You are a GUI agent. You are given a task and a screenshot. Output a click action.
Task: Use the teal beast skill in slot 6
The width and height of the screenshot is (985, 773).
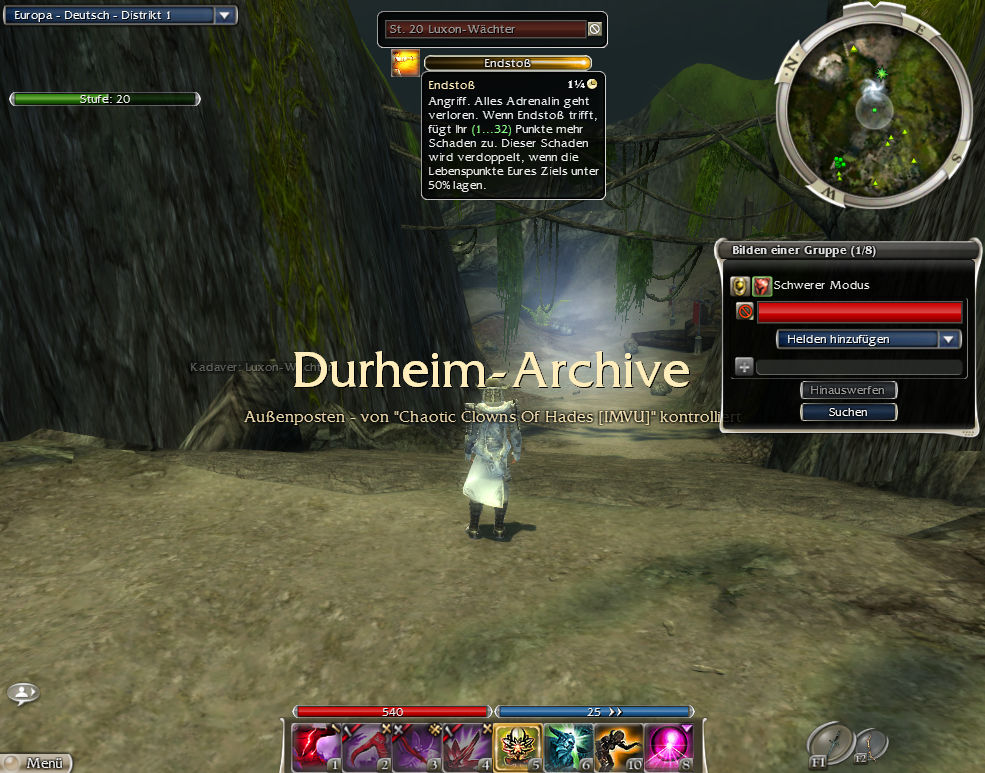coord(568,748)
